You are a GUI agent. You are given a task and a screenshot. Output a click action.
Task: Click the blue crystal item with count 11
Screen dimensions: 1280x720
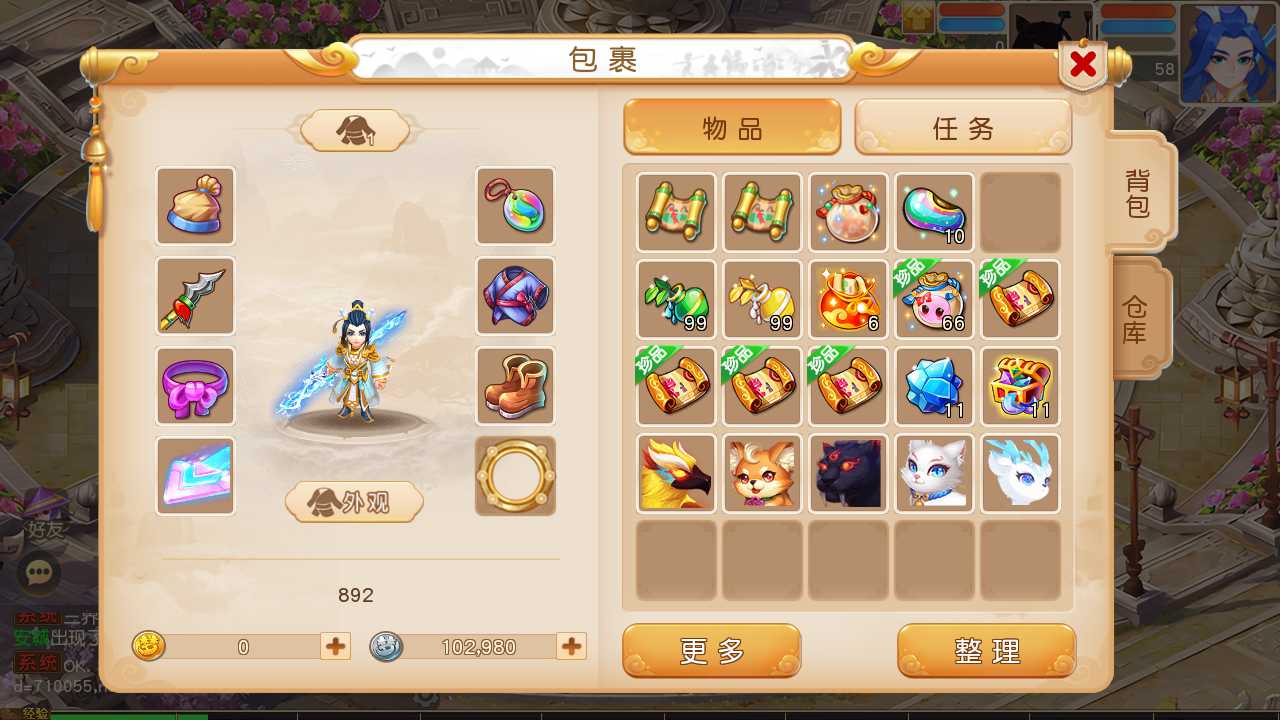934,385
